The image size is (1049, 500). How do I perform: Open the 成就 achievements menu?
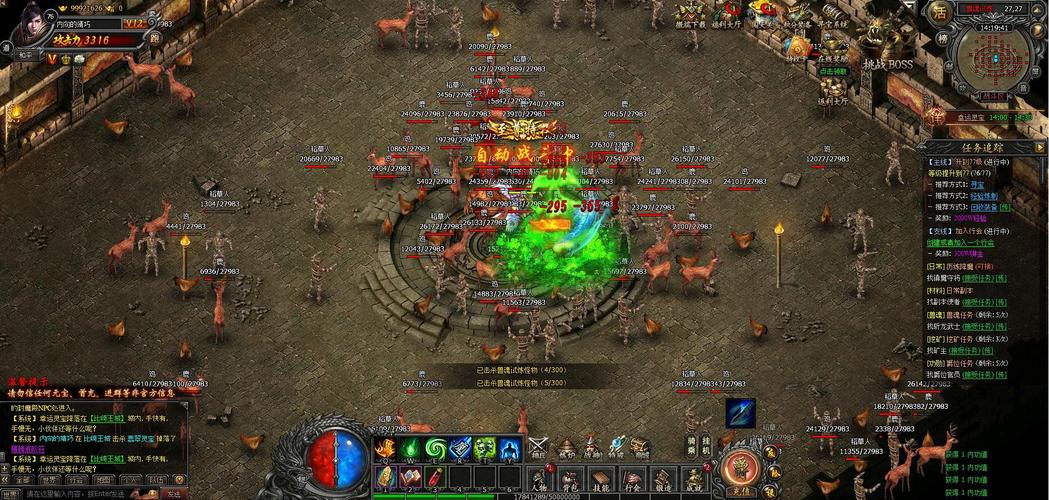click(x=695, y=479)
